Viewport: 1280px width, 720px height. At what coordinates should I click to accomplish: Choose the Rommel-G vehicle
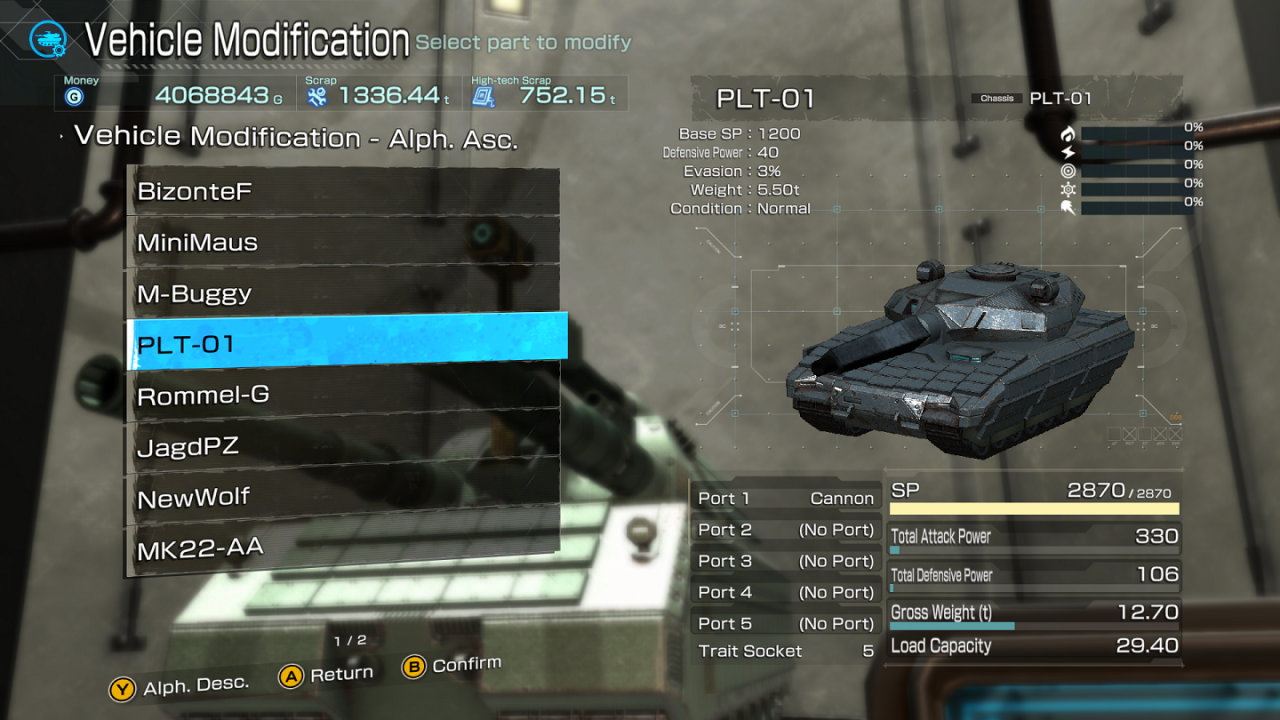pyautogui.click(x=342, y=395)
